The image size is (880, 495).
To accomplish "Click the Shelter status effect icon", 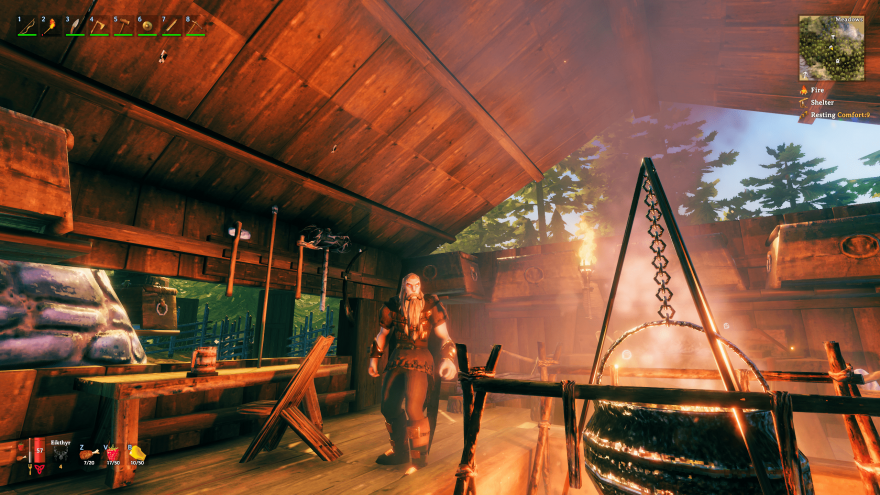I will [803, 103].
